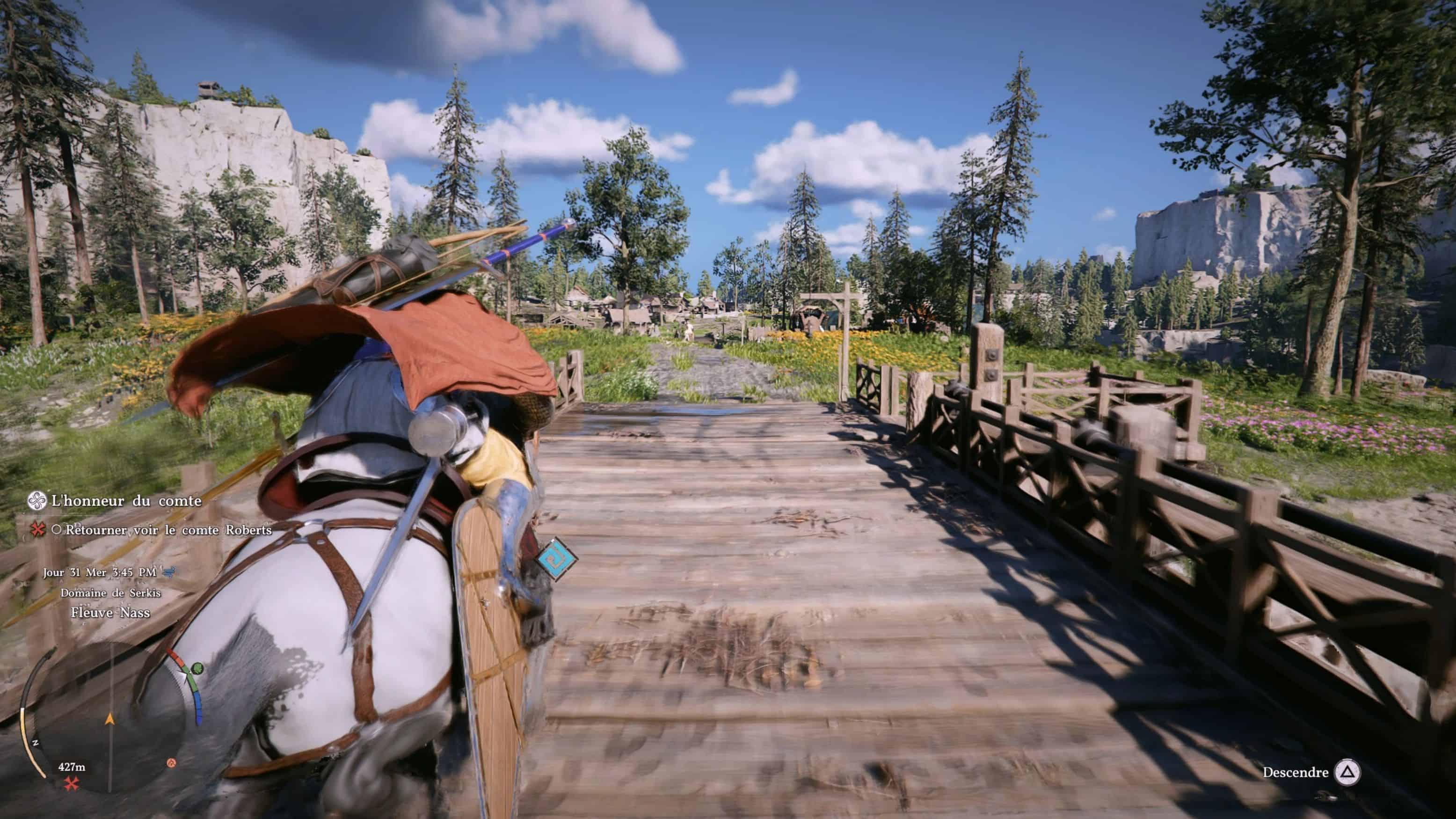1456x819 pixels.
Task: Open the circular minimap
Action: tap(110, 719)
